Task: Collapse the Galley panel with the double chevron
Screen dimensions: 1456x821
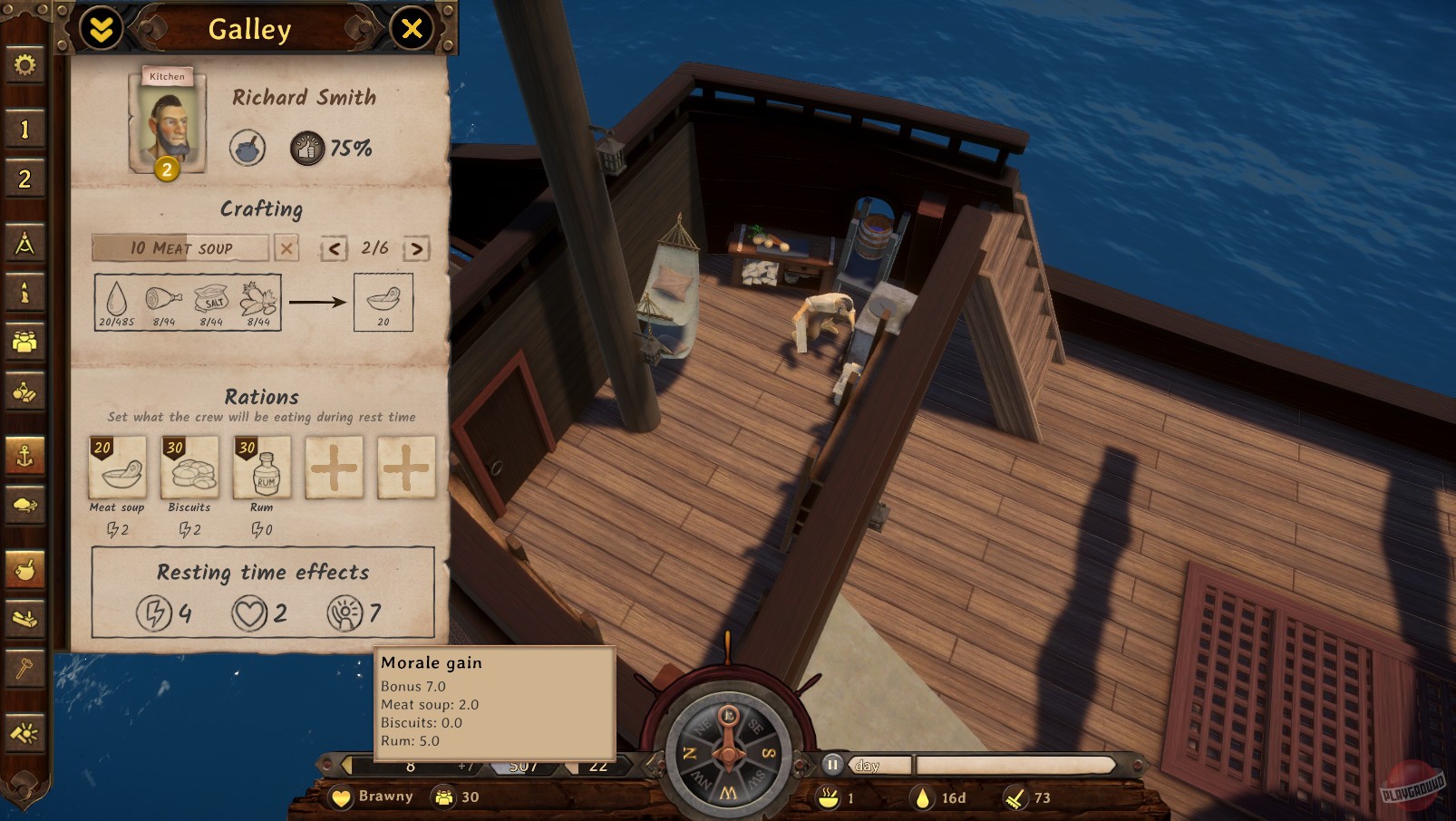Action: (100, 28)
